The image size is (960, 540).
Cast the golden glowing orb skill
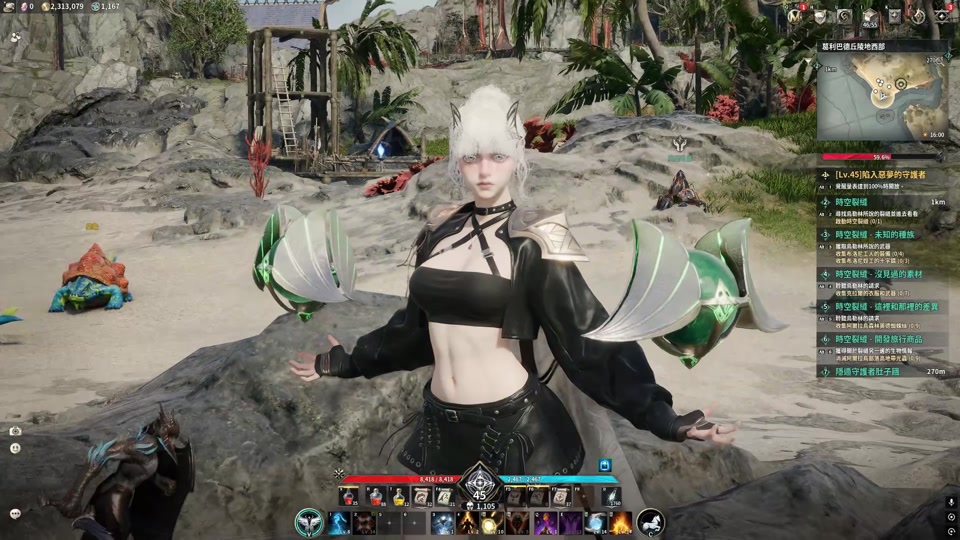point(492,523)
